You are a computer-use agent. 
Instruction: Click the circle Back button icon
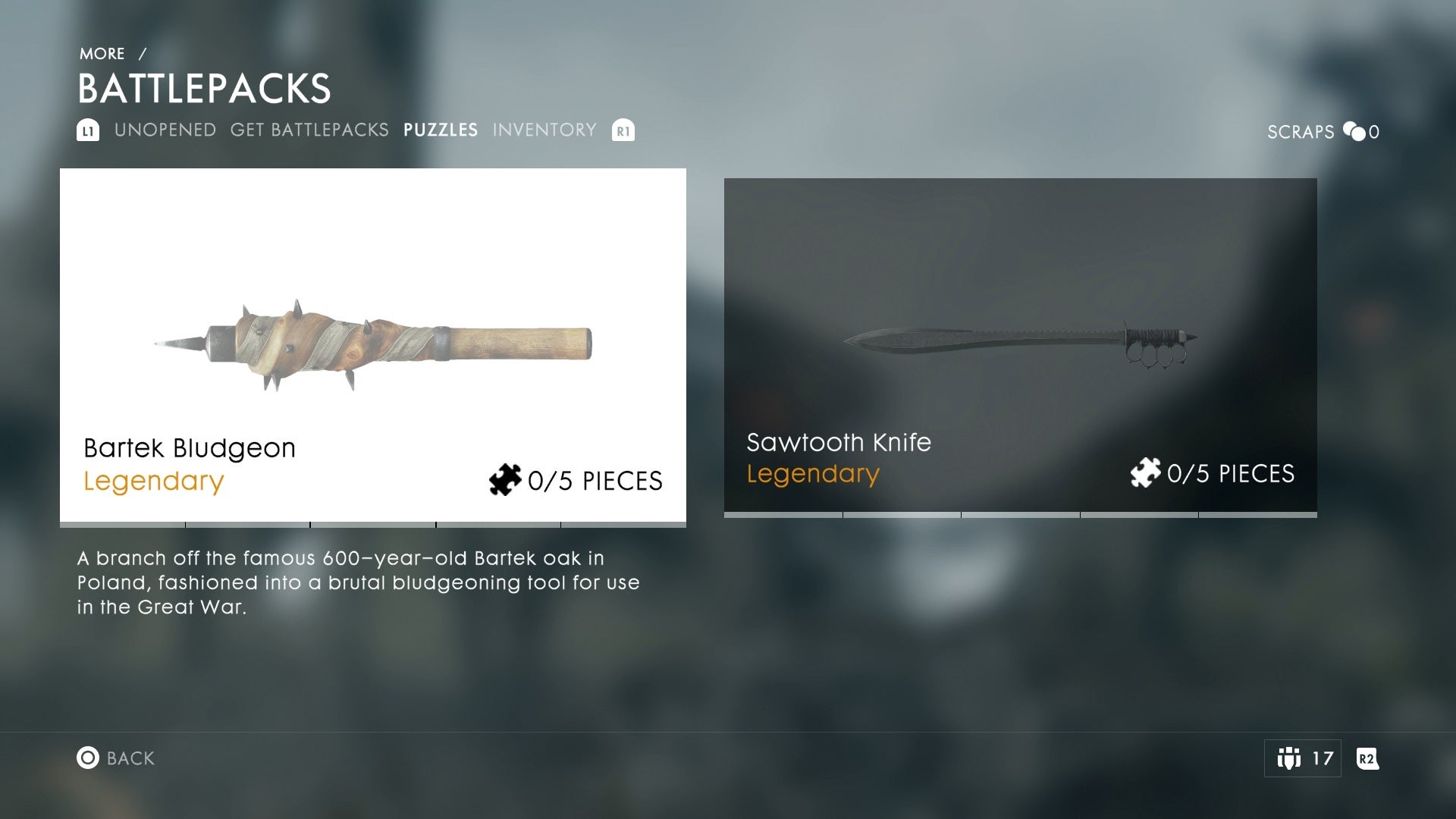coord(89,758)
